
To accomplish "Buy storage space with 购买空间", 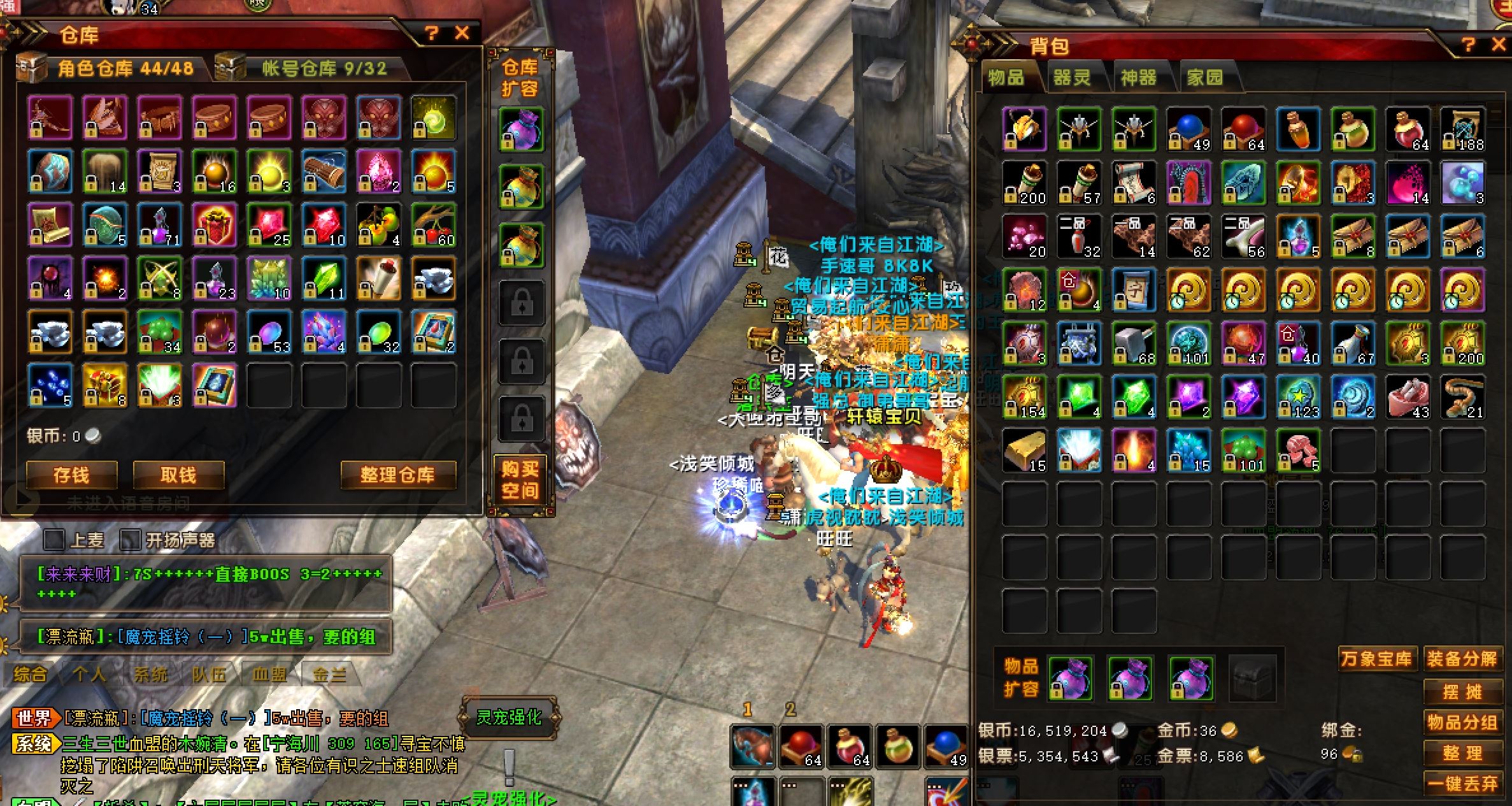I will [x=520, y=480].
